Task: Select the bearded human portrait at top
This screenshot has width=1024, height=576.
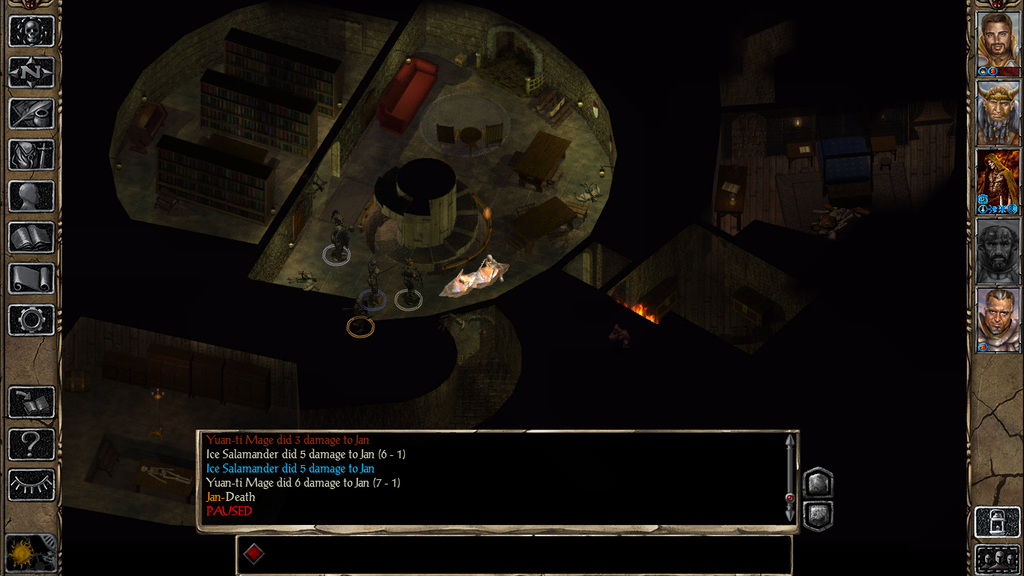Action: pos(997,40)
